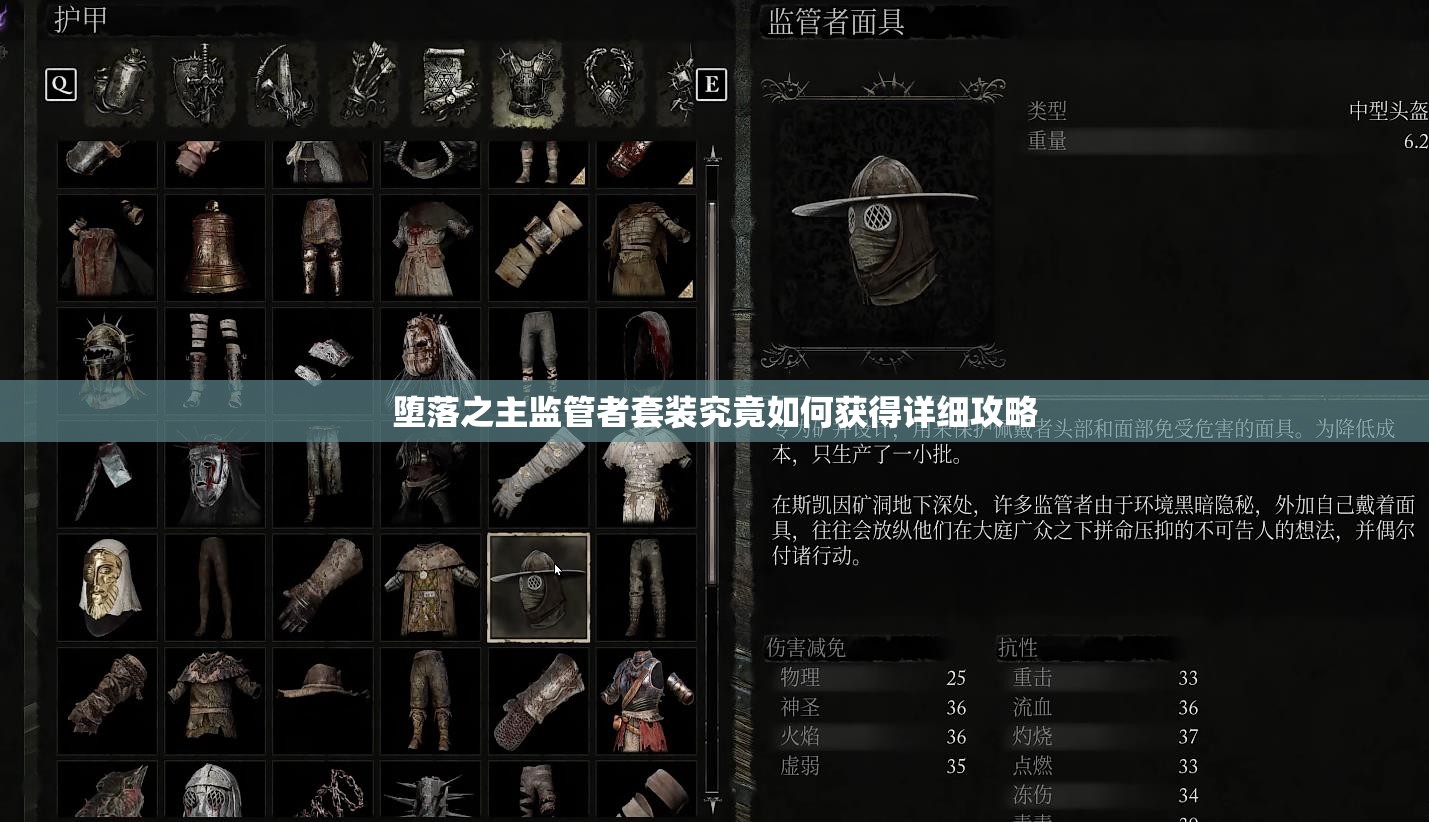Select the golden mask armor piece
The height and width of the screenshot is (822, 1429).
107,587
